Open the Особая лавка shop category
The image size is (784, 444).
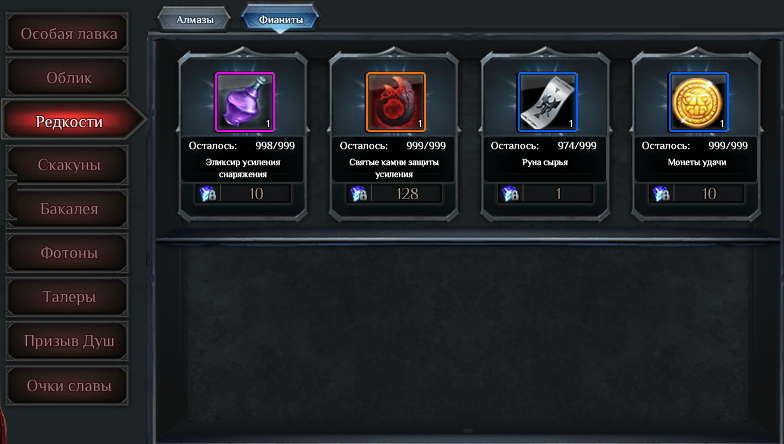69,34
